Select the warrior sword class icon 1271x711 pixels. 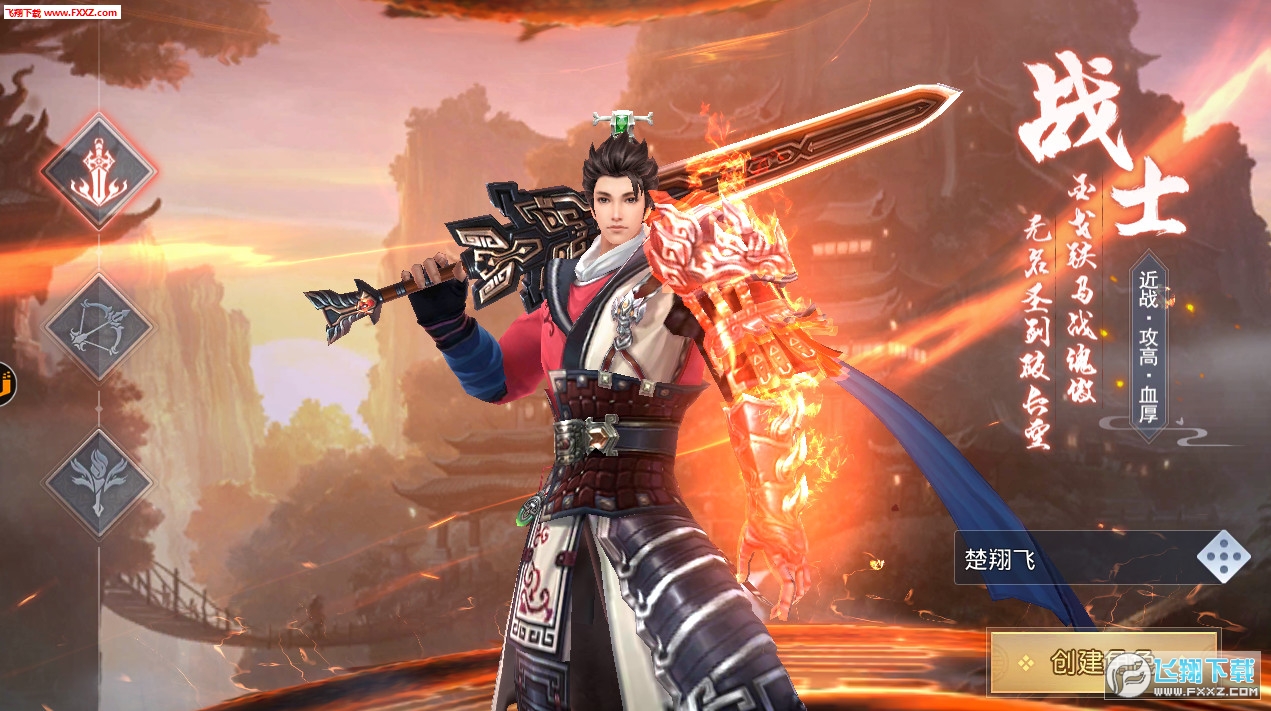(x=98, y=171)
